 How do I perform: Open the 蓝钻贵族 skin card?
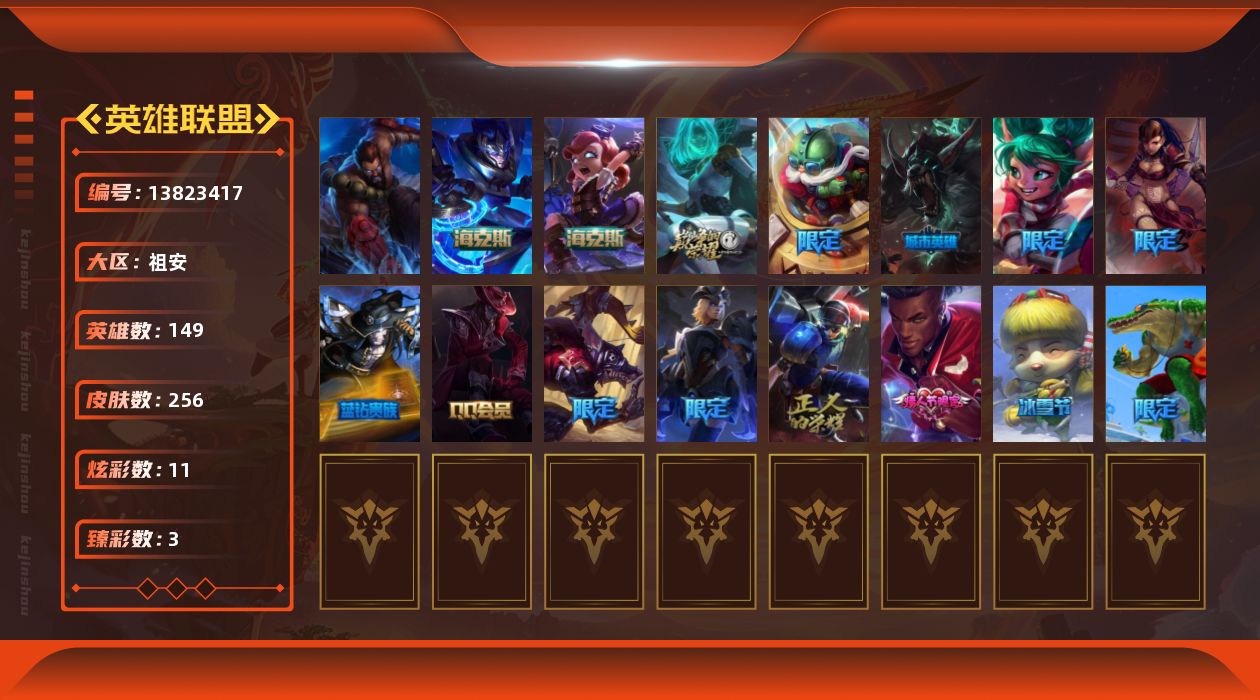click(x=369, y=364)
